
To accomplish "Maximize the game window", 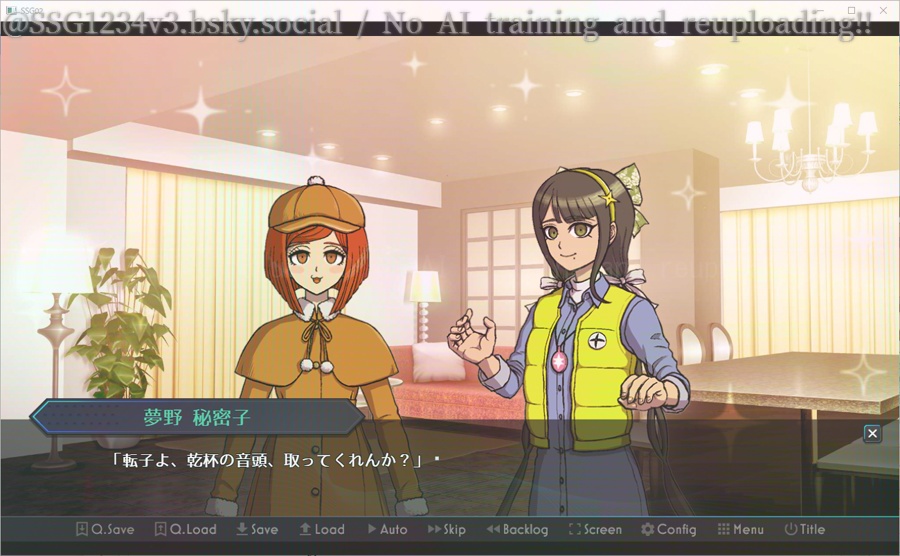I will 852,8.
